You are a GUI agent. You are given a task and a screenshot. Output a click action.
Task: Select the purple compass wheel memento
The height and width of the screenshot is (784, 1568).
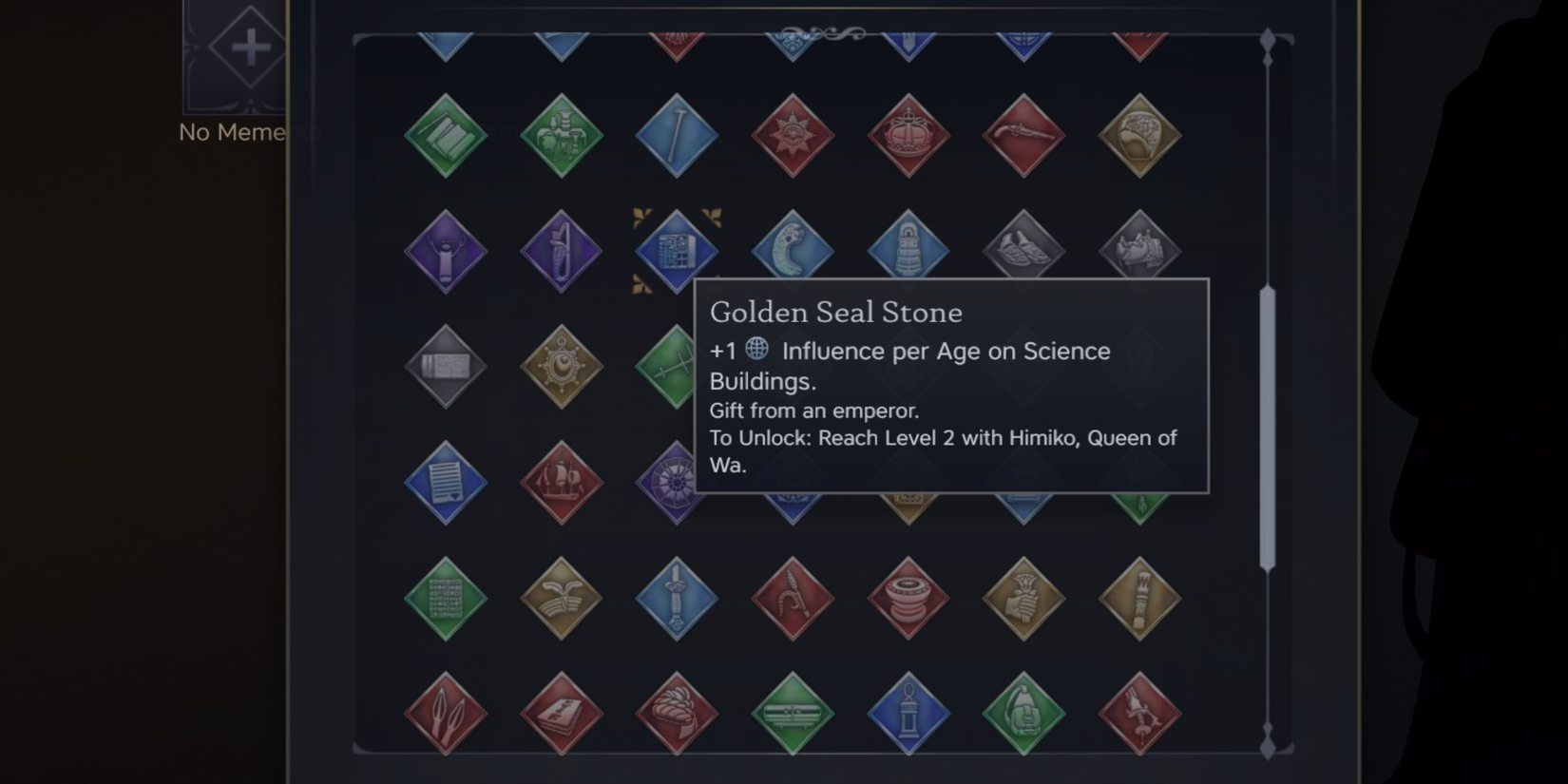click(677, 483)
